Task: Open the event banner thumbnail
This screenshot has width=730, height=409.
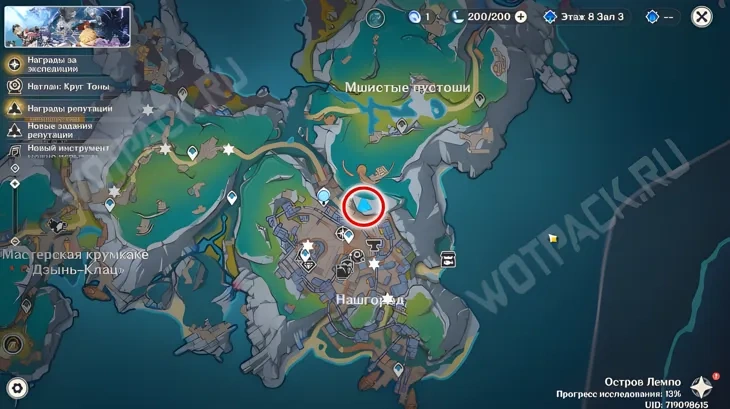Action: (x=68, y=27)
